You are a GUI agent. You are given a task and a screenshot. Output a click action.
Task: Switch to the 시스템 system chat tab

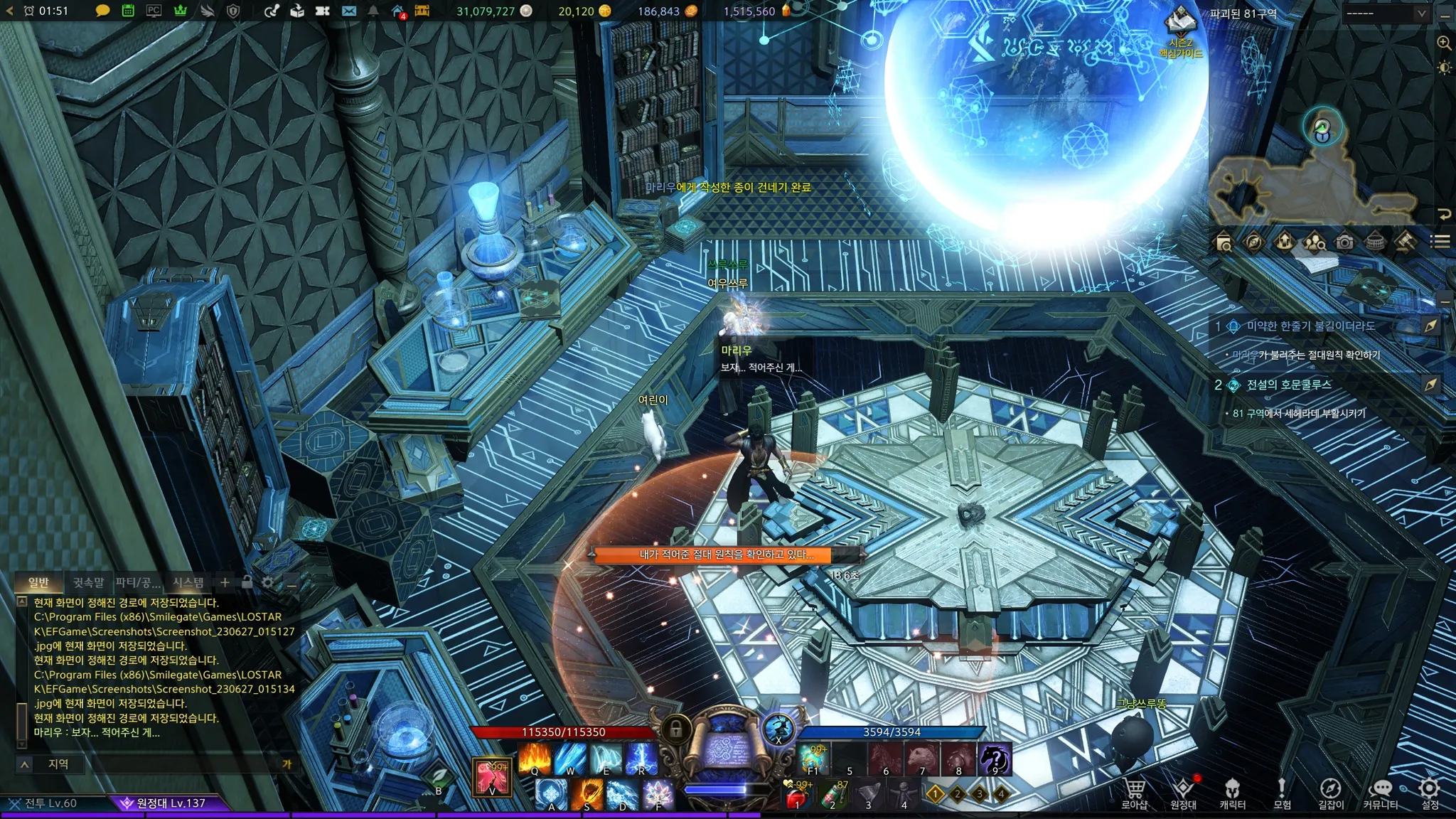click(188, 583)
